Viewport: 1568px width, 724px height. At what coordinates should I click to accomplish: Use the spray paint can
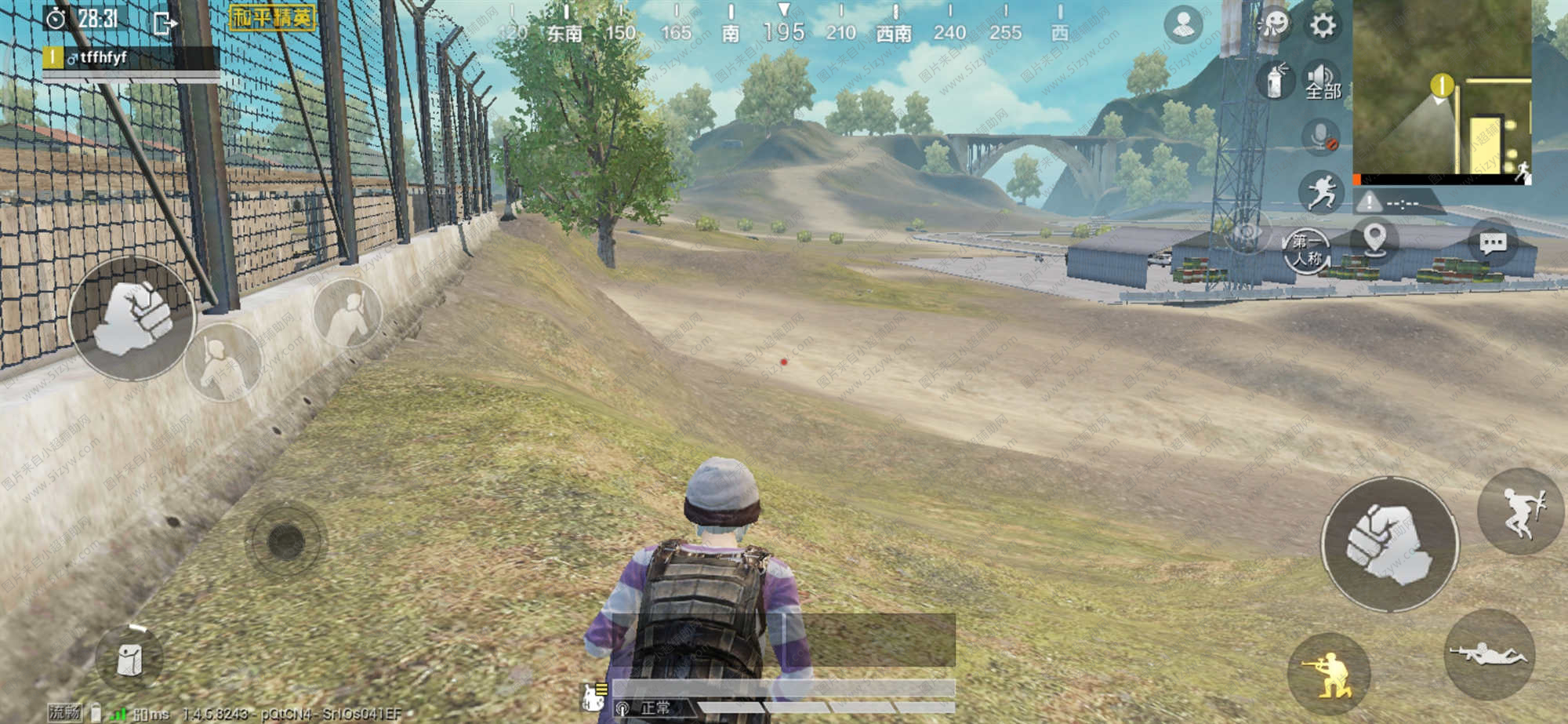pyautogui.click(x=1276, y=80)
